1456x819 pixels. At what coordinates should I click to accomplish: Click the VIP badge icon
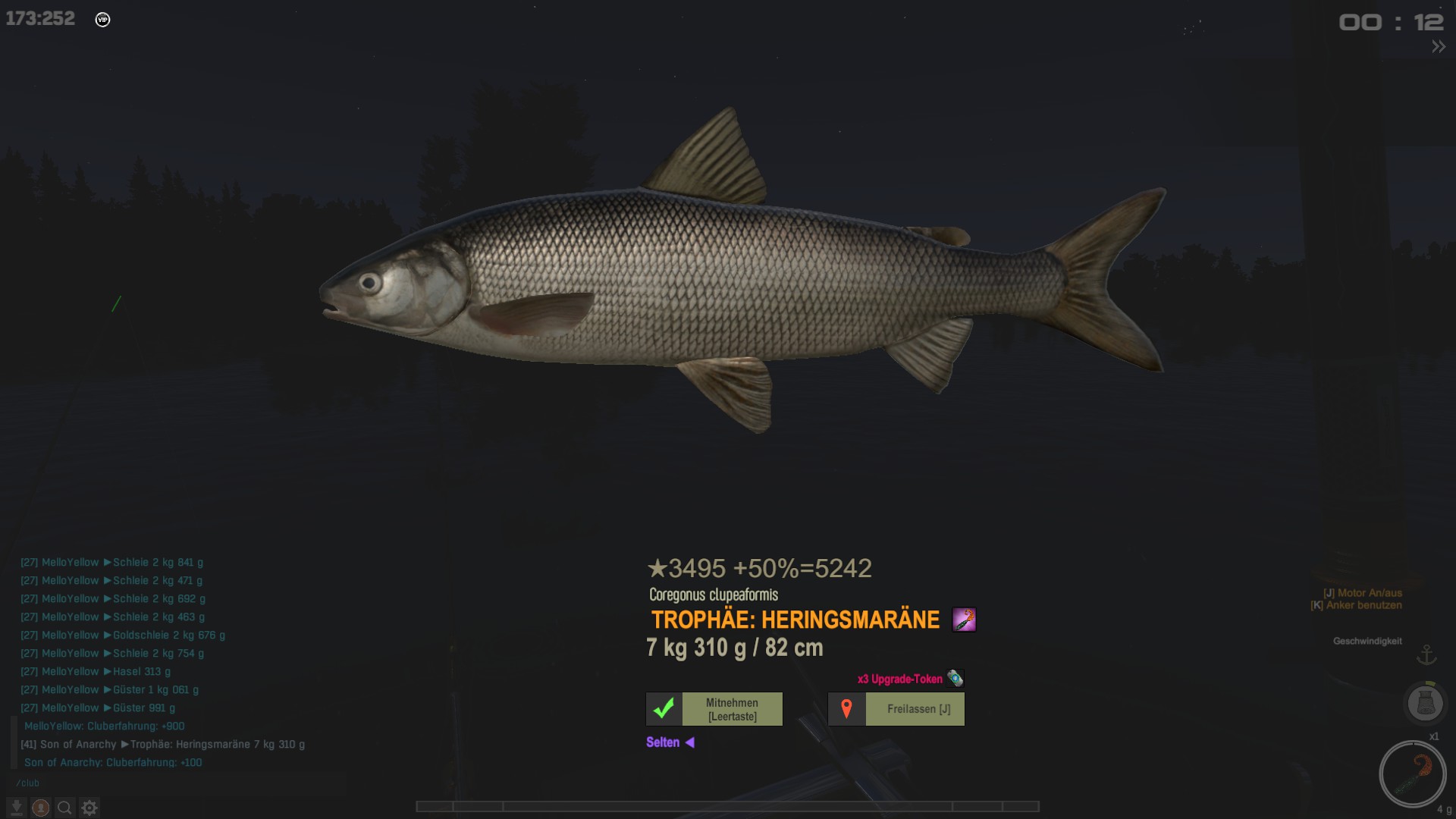tap(103, 20)
